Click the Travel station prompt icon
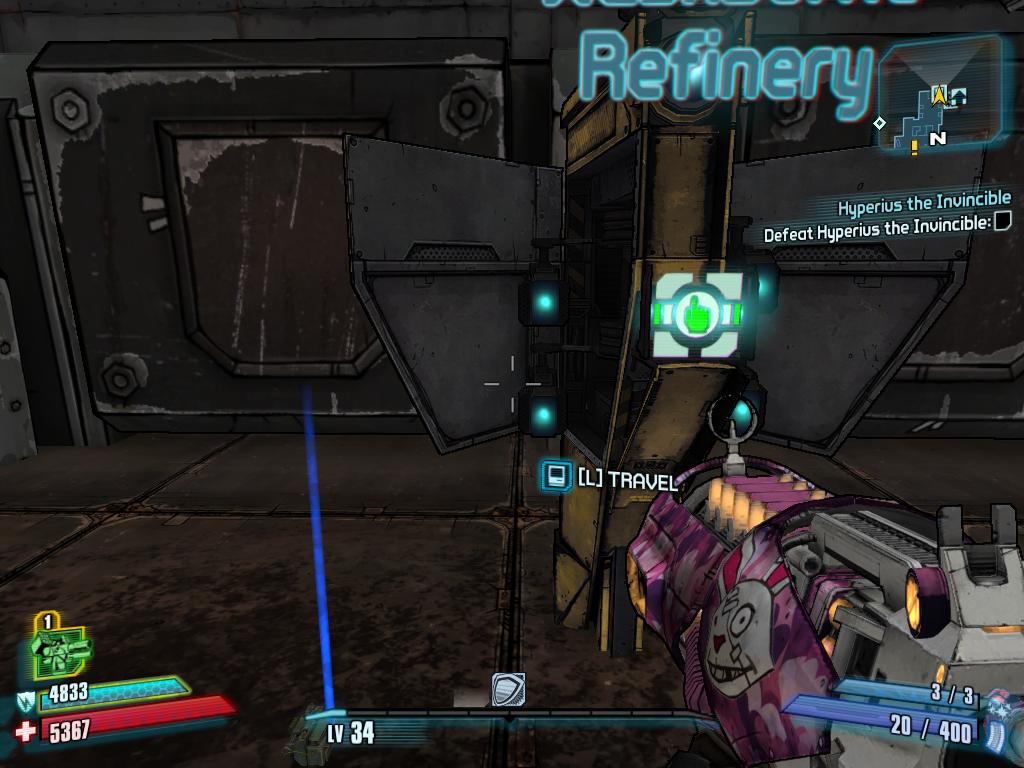The width and height of the screenshot is (1024, 768). click(556, 476)
